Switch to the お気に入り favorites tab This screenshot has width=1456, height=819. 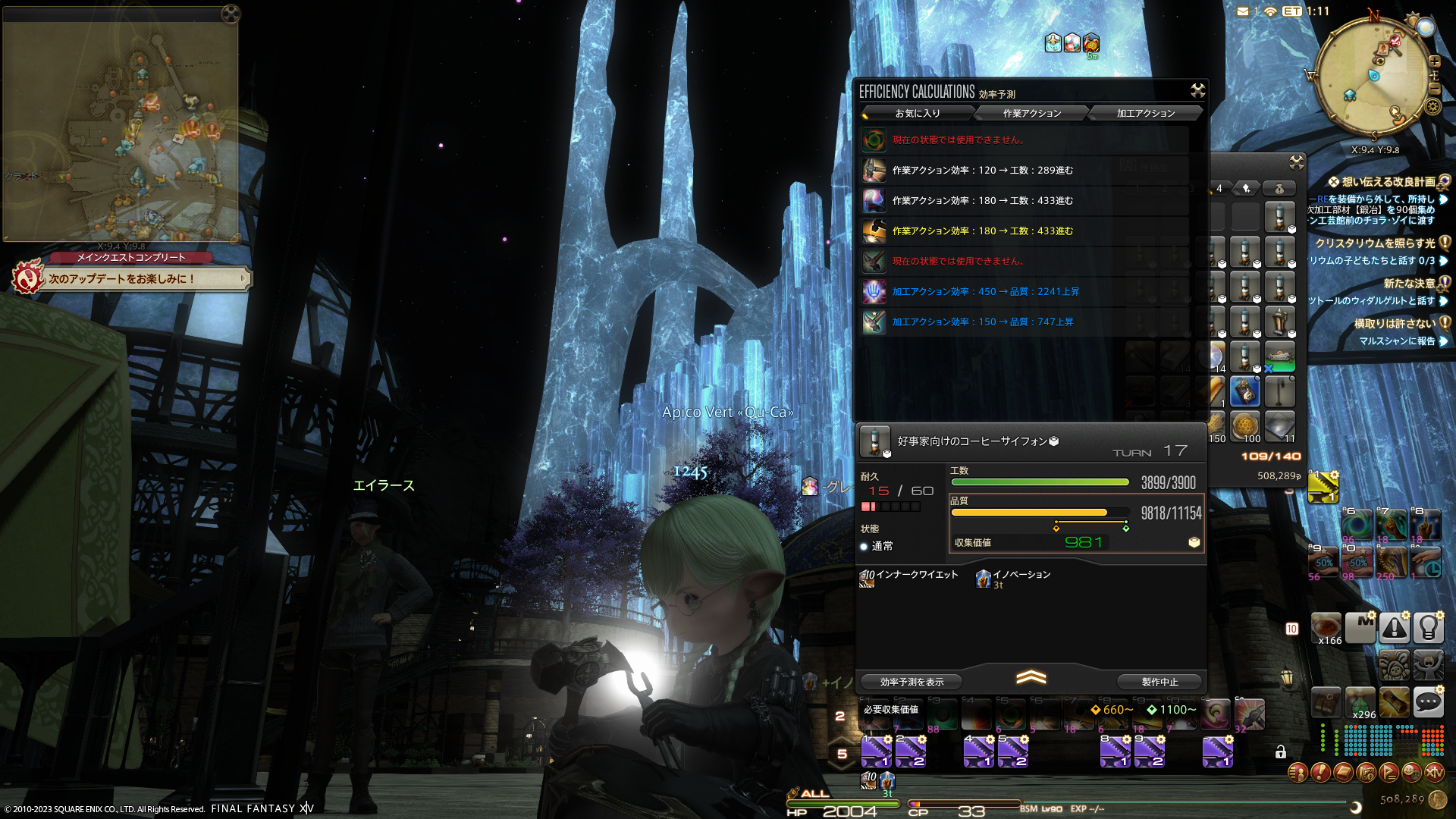point(918,113)
